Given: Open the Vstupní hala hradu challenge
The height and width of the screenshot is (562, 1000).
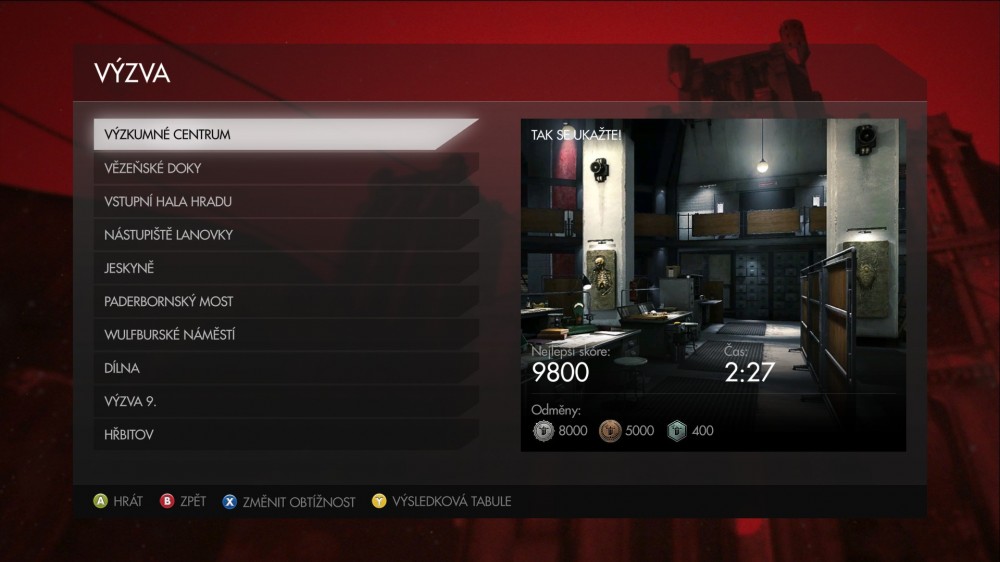Looking at the screenshot, I should pyautogui.click(x=285, y=201).
